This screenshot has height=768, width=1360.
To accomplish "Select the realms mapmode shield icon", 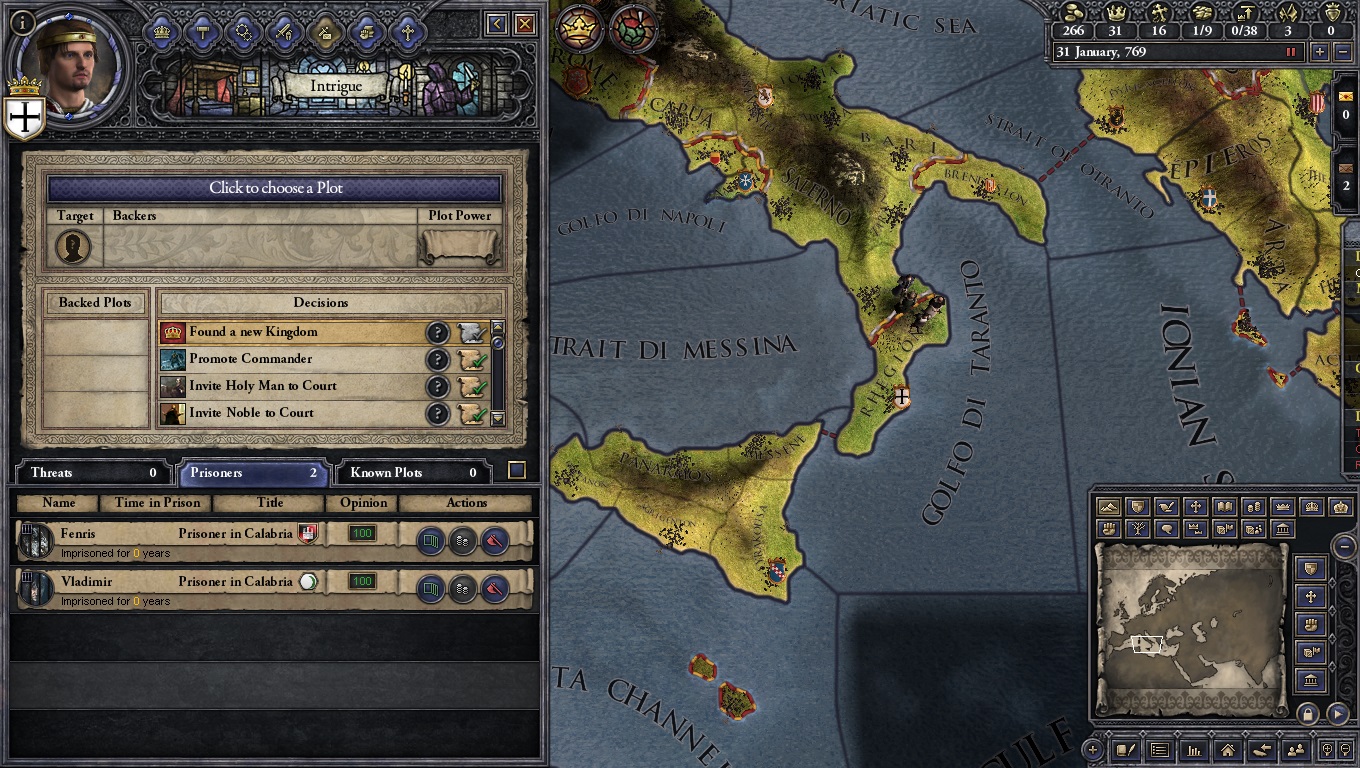I will pyautogui.click(x=1140, y=506).
